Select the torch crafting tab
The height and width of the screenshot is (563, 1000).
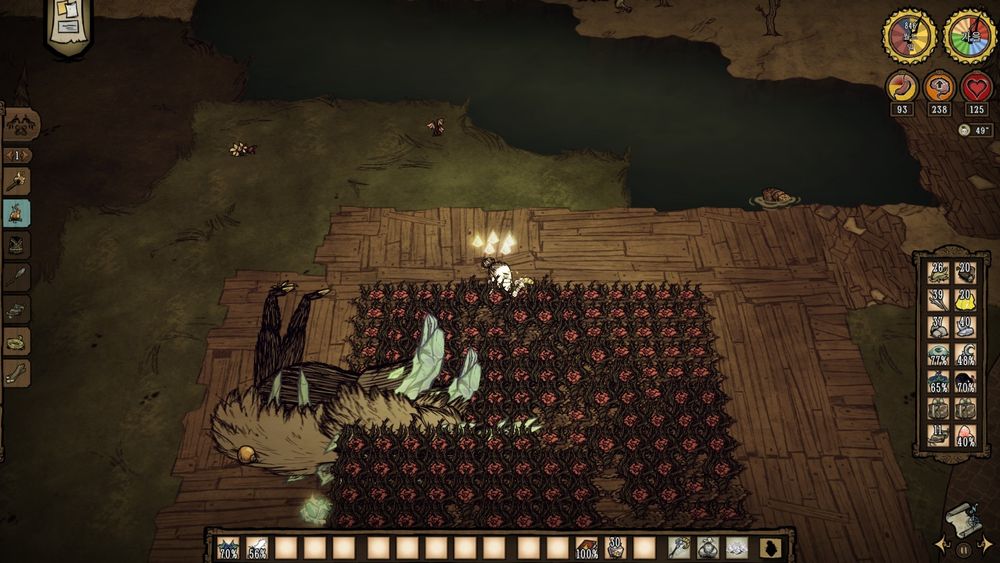[x=17, y=182]
